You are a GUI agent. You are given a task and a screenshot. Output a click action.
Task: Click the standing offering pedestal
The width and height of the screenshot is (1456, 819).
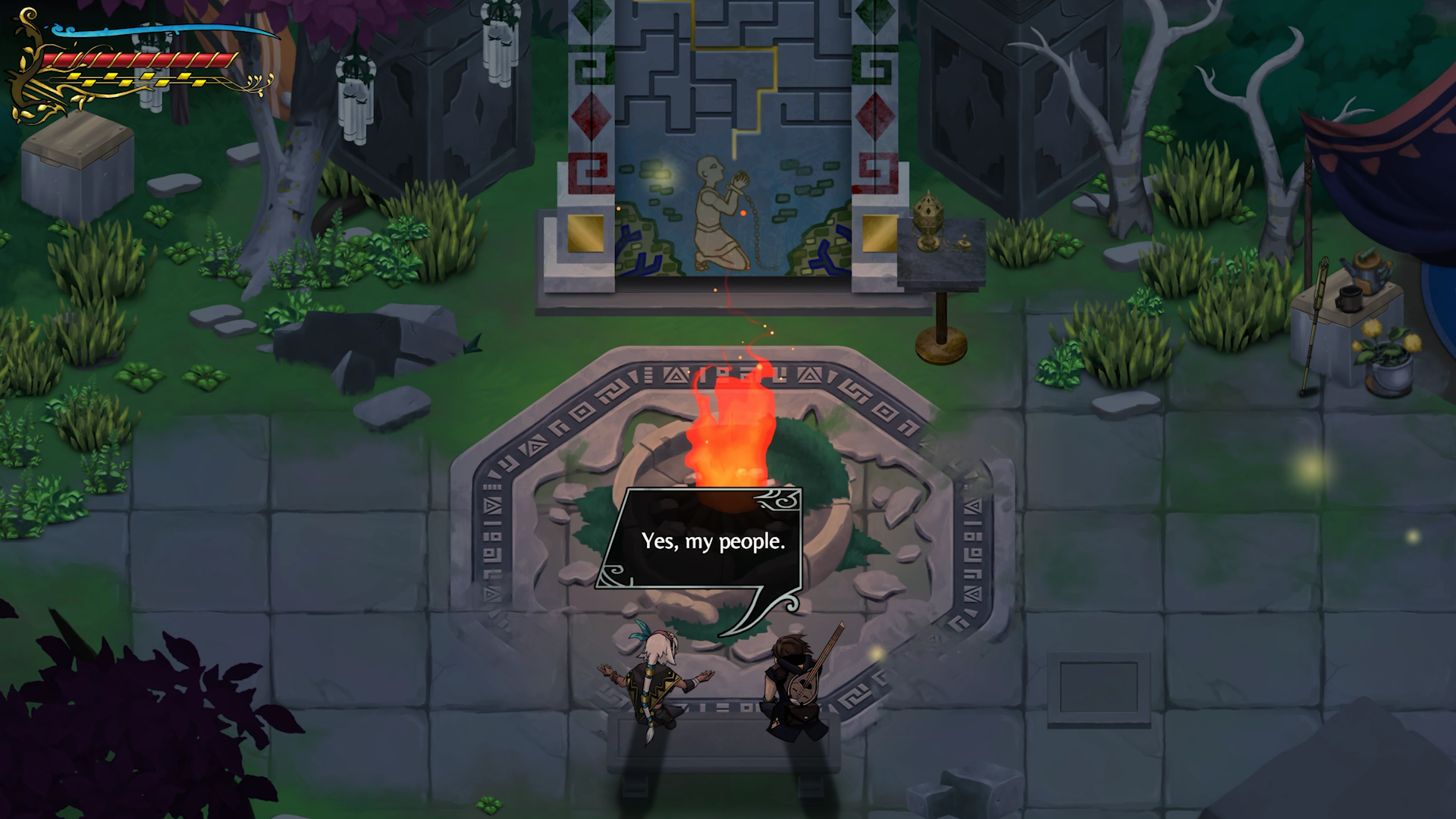[x=940, y=318]
